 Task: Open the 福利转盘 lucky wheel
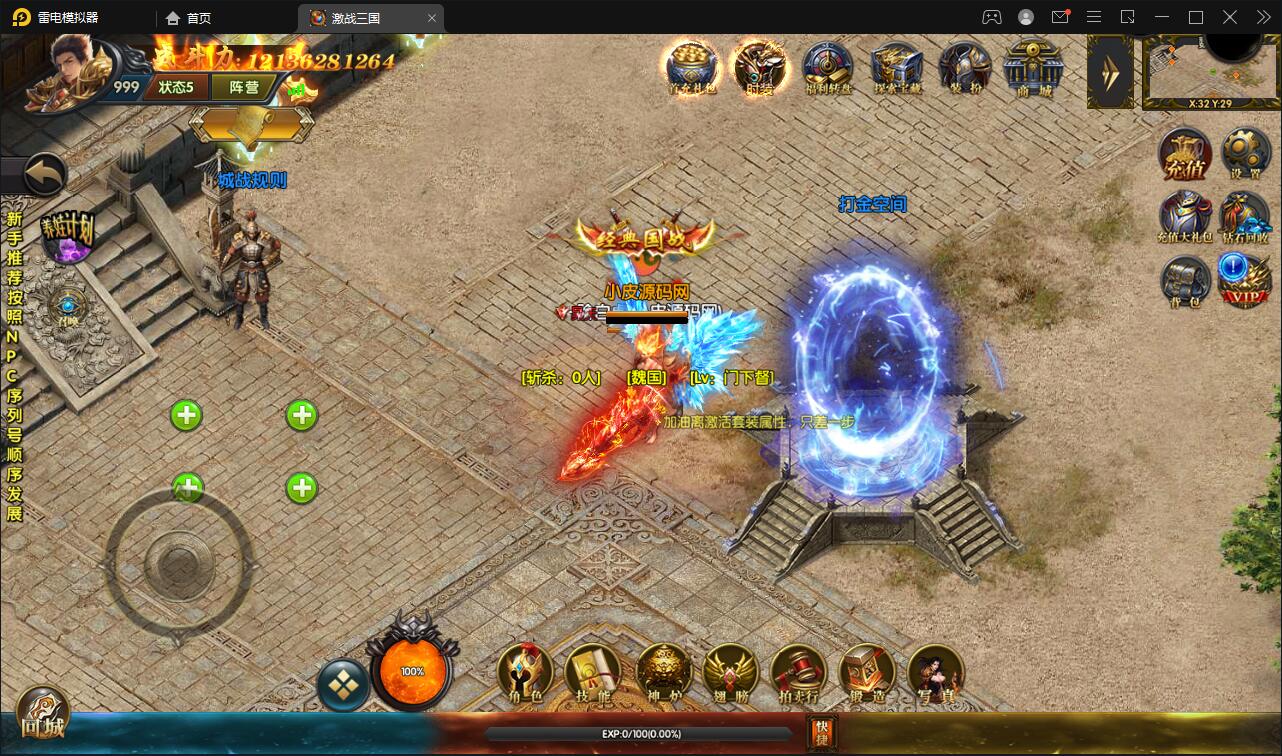tap(828, 68)
